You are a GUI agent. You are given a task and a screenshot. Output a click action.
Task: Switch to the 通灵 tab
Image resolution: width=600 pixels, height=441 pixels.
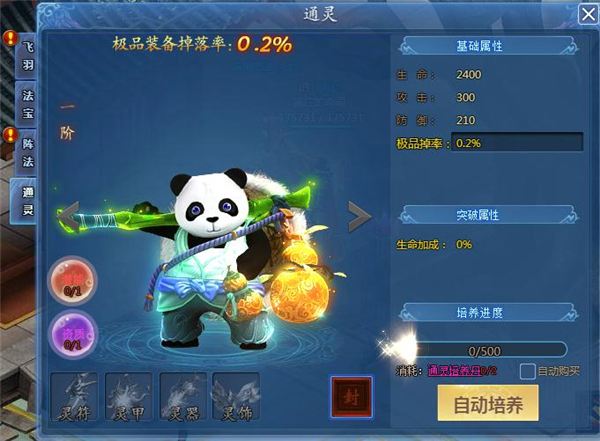pyautogui.click(x=26, y=203)
